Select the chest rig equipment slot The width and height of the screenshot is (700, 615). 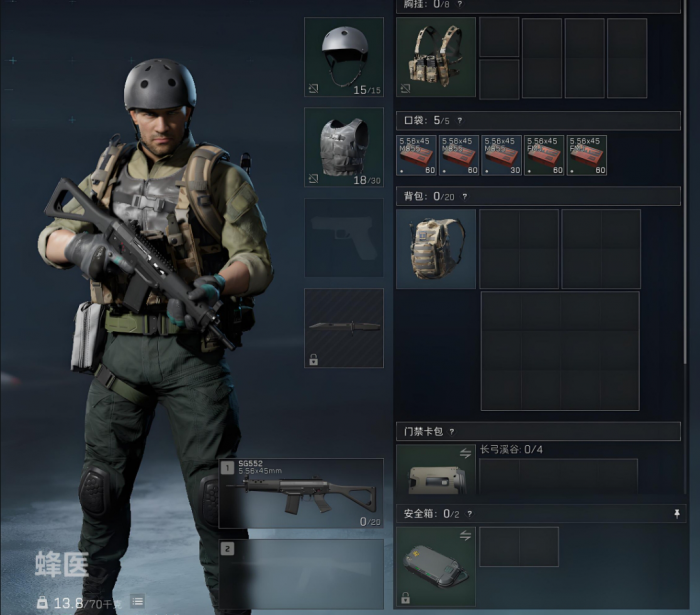pos(436,57)
